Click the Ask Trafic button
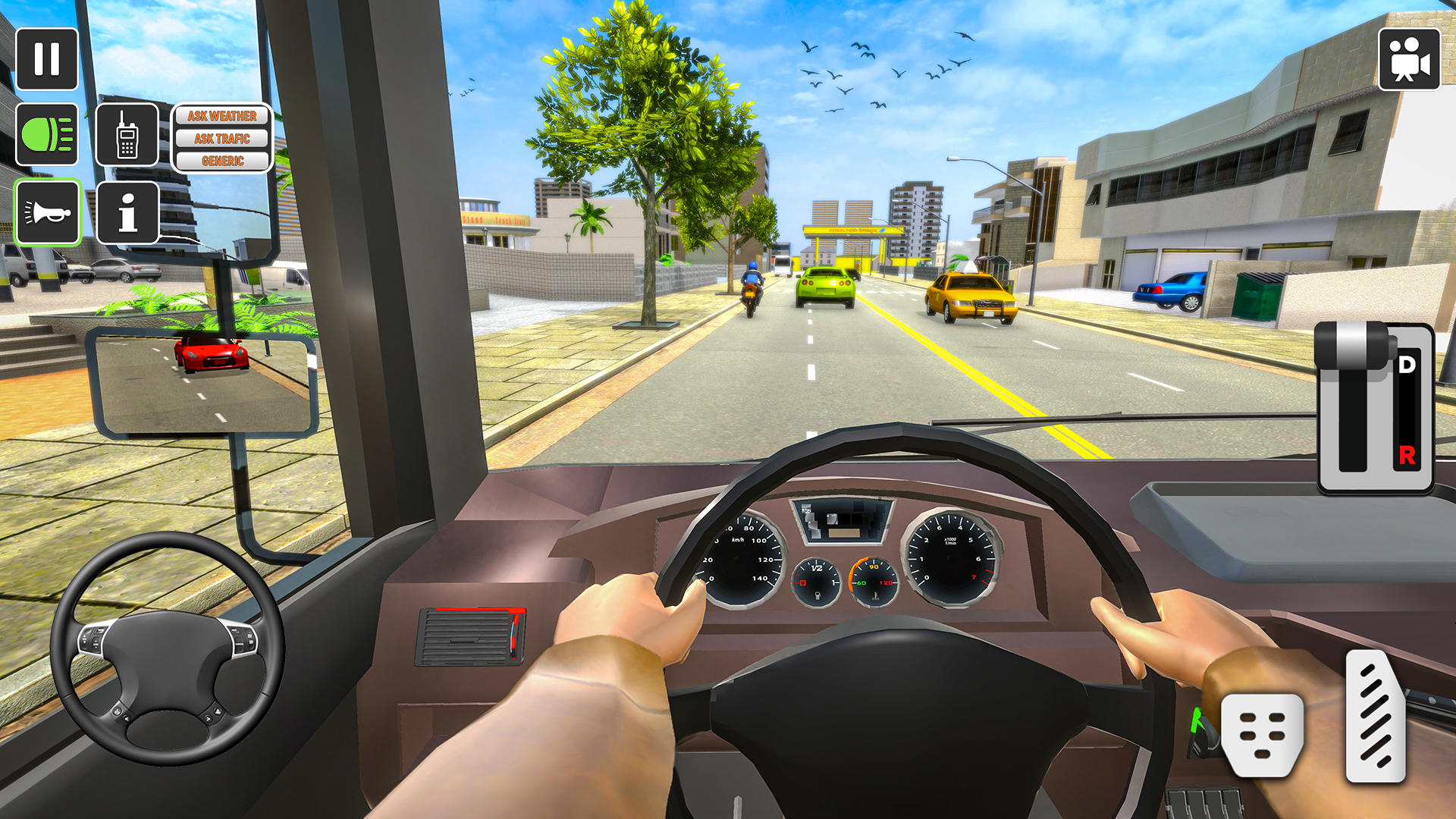 222,139
